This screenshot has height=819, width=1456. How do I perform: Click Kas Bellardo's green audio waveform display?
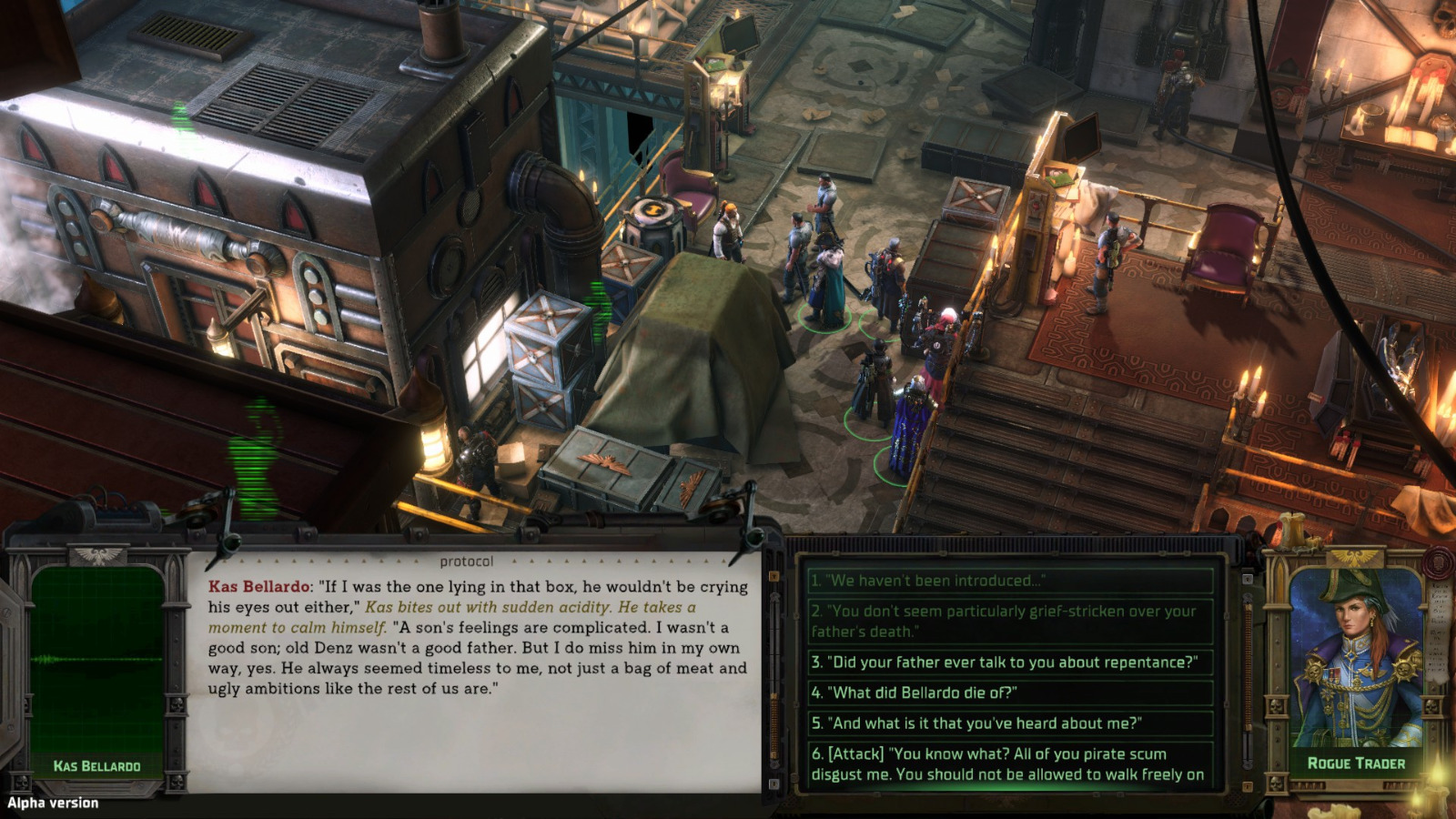click(x=96, y=660)
